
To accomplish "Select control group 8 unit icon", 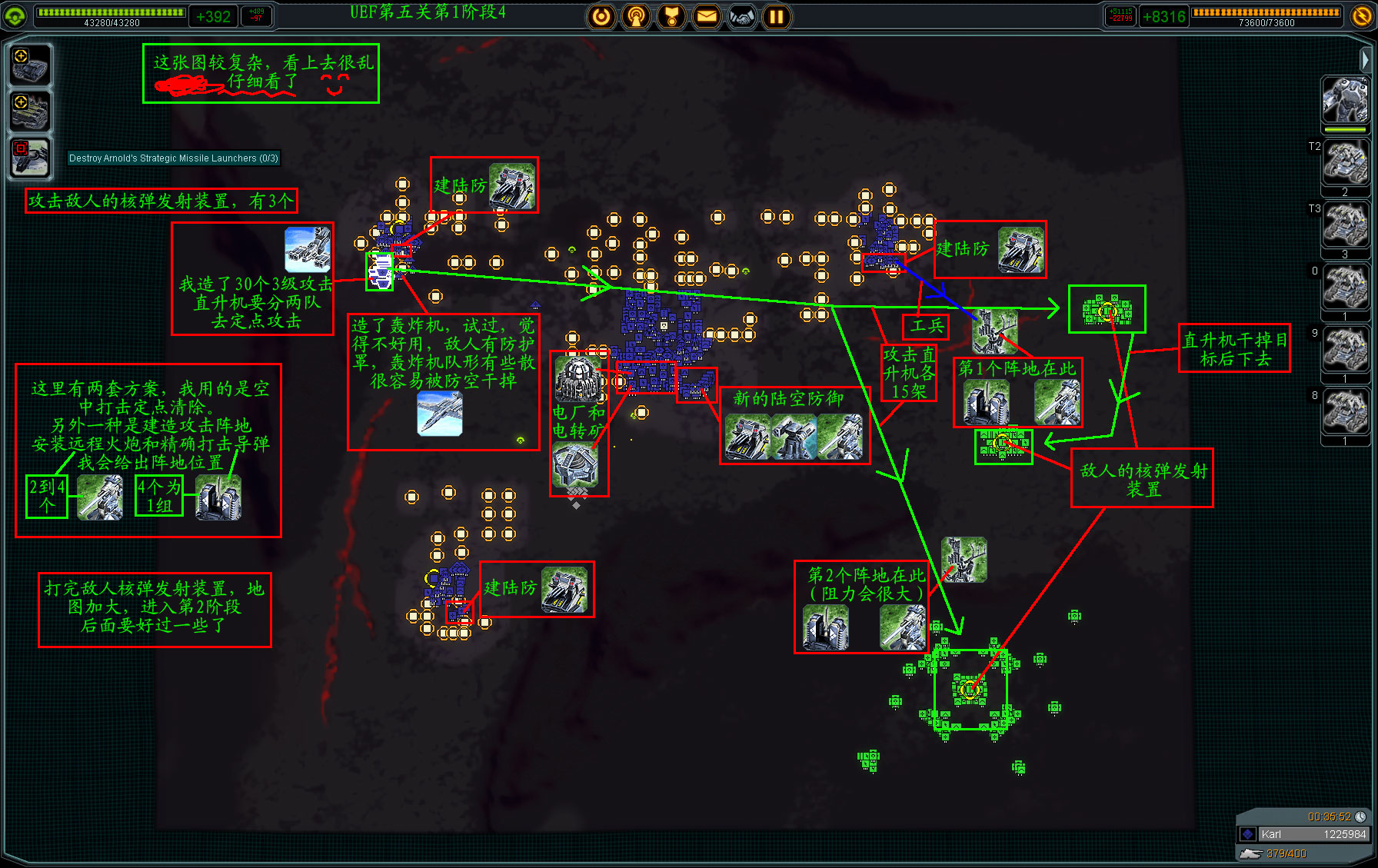I will [x=1344, y=412].
